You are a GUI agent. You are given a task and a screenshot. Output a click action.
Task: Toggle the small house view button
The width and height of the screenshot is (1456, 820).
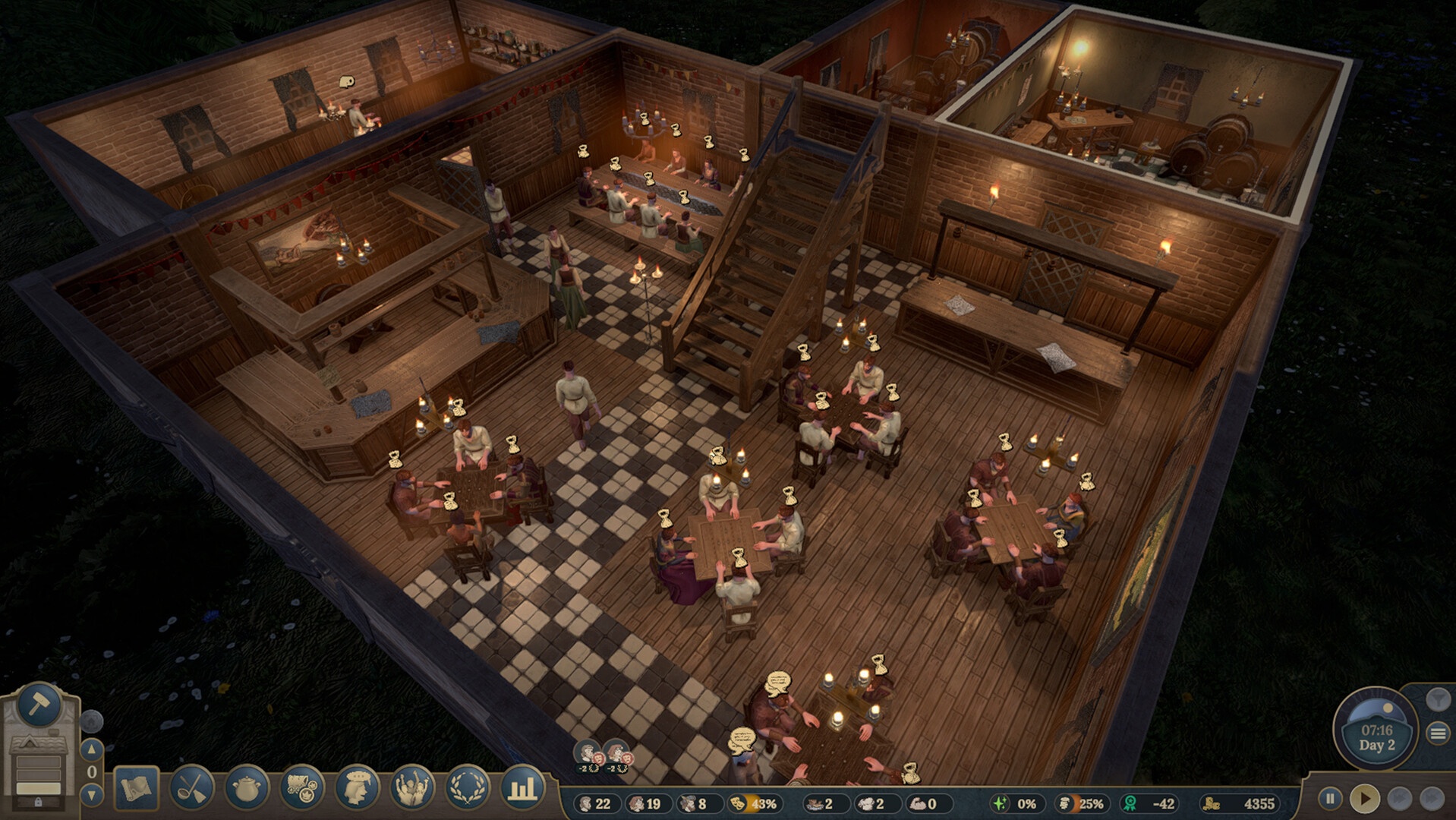[91, 720]
